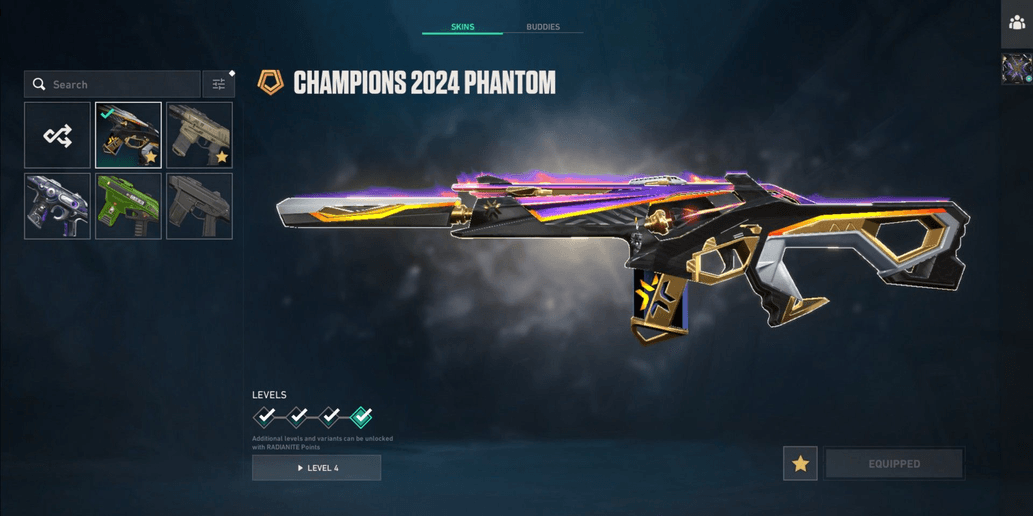The image size is (1033, 516).
Task: Click the skin search field
Action: click(x=113, y=85)
